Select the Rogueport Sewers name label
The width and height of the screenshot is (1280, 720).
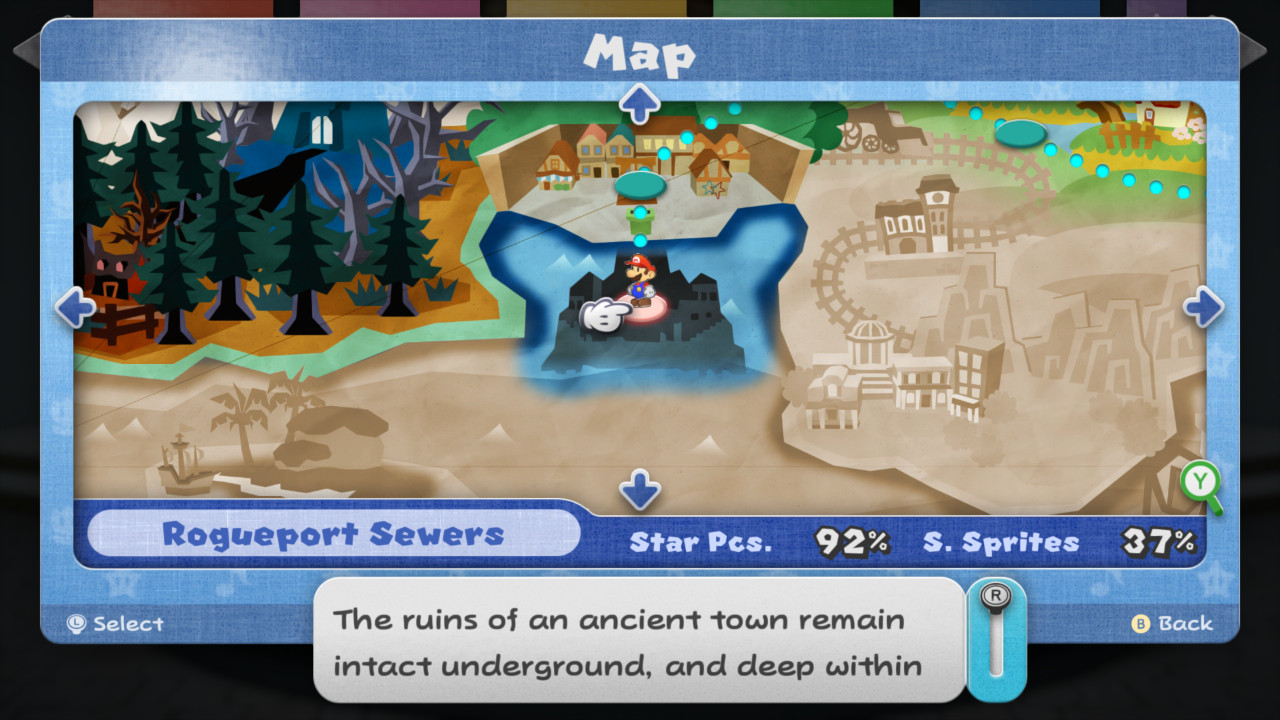pyautogui.click(x=336, y=536)
